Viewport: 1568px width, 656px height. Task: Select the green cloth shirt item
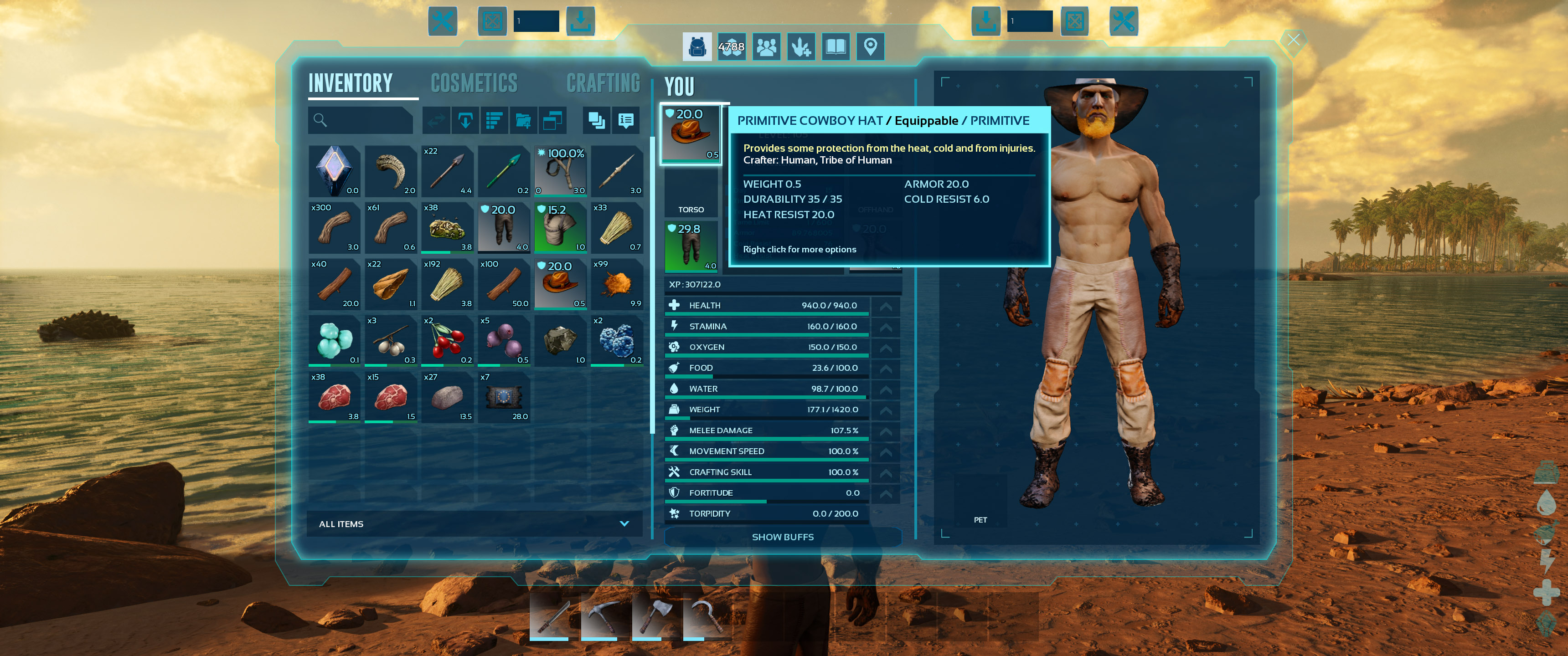tap(560, 228)
